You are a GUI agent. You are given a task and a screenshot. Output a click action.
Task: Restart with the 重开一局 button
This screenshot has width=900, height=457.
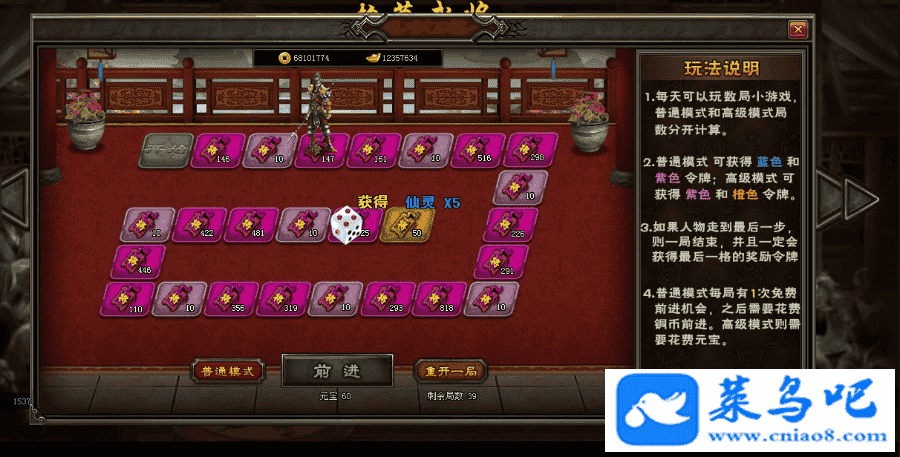click(x=450, y=370)
